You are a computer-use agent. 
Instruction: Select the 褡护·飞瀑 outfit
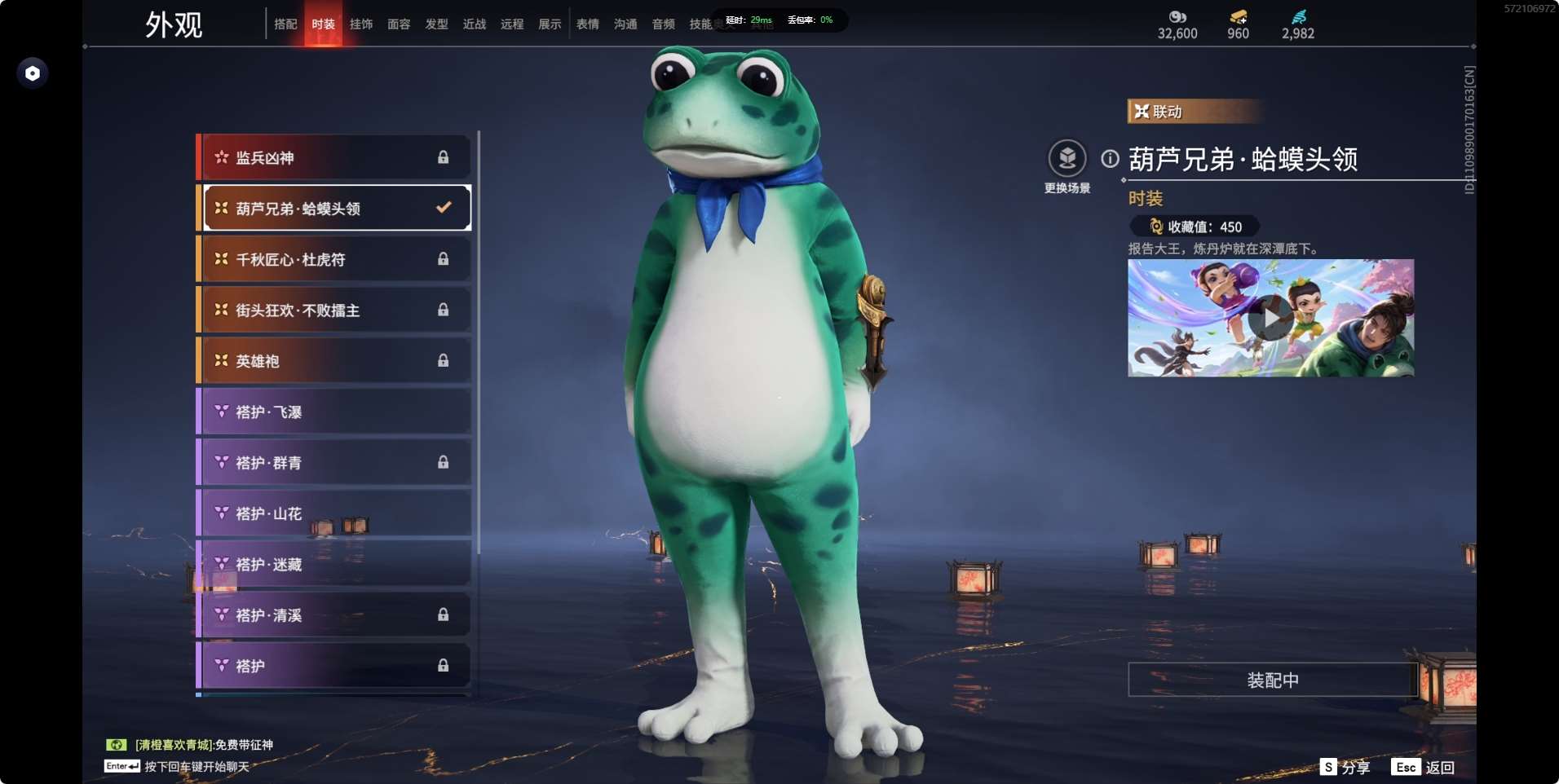(334, 412)
